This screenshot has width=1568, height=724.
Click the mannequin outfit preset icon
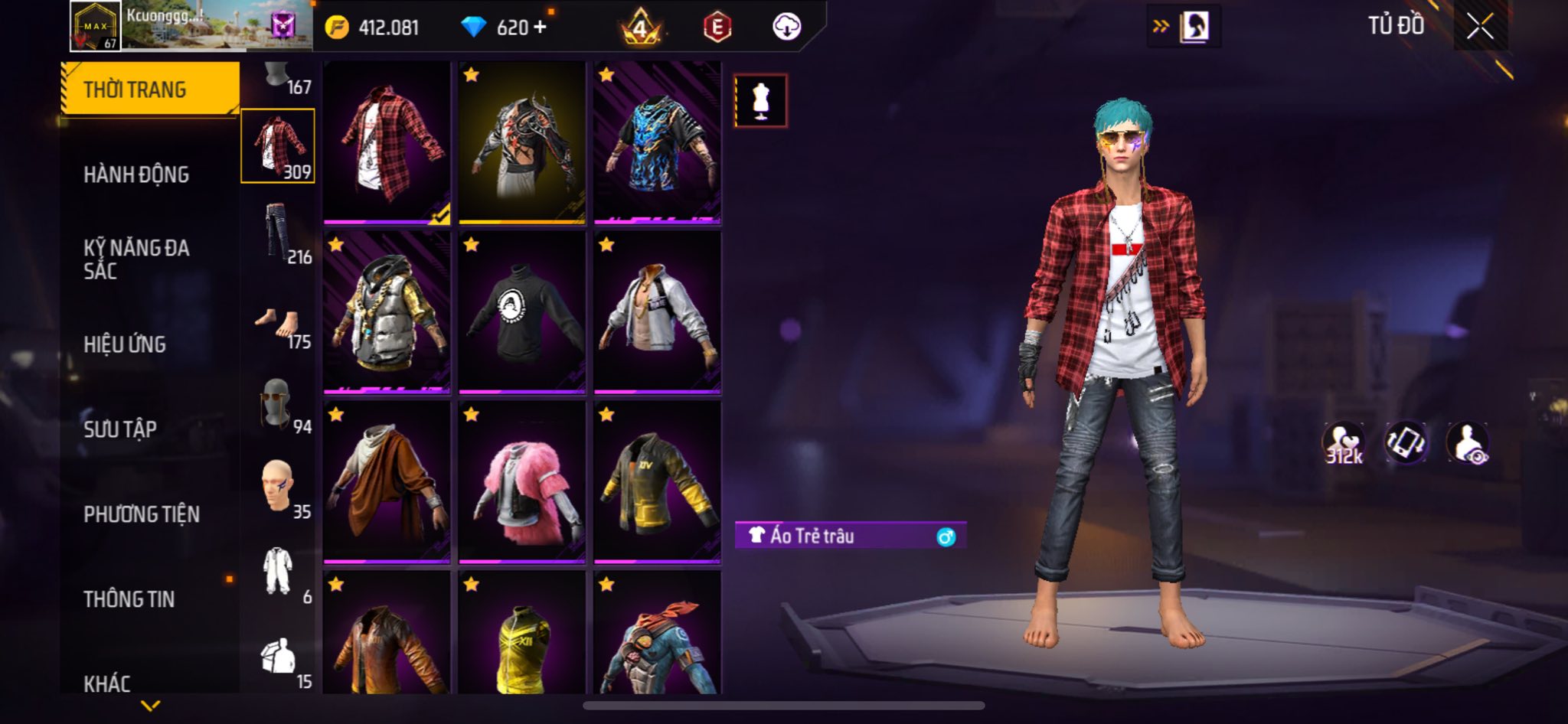click(x=760, y=101)
